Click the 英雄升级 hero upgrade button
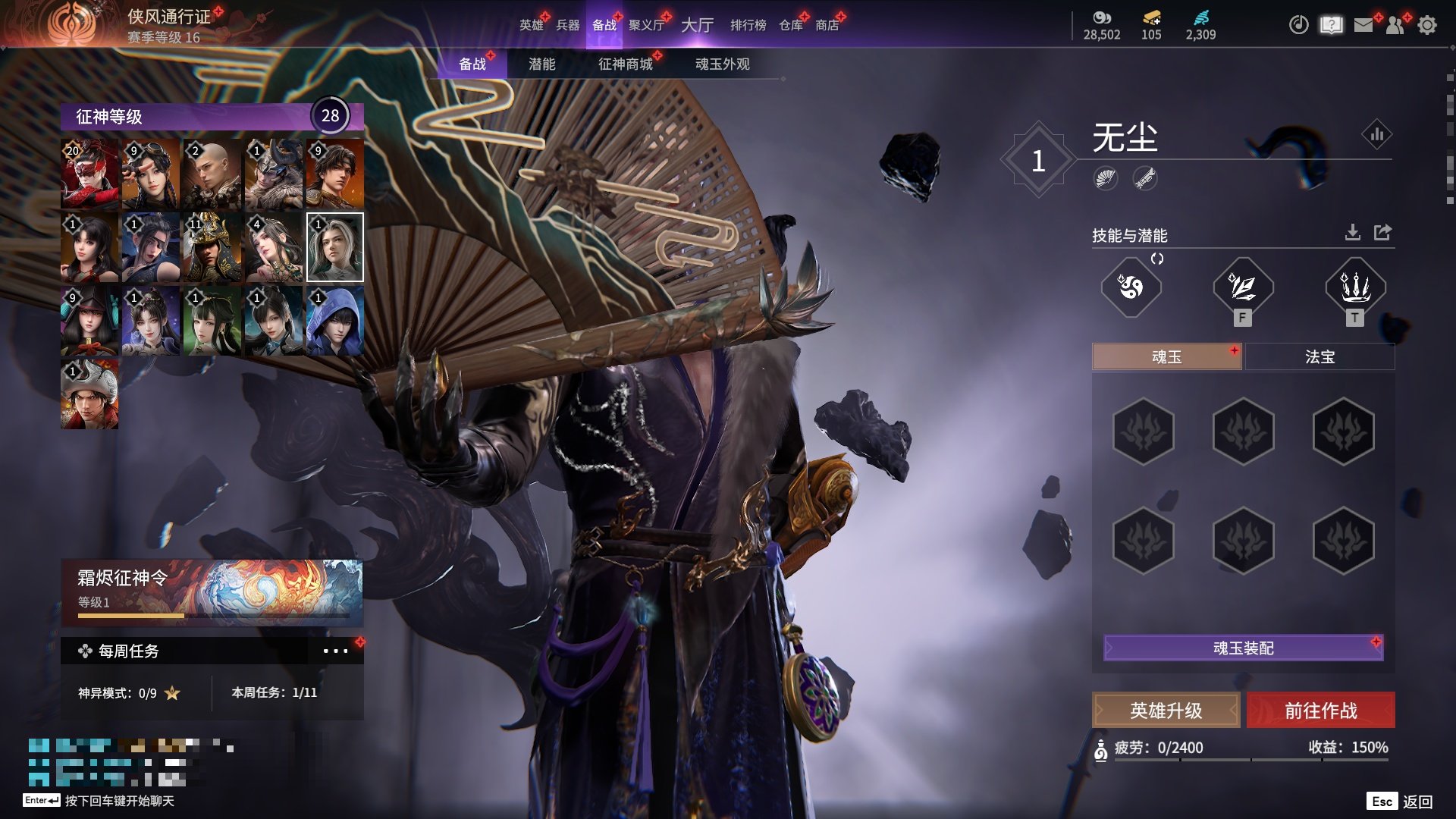The image size is (1456, 819). (1166, 711)
